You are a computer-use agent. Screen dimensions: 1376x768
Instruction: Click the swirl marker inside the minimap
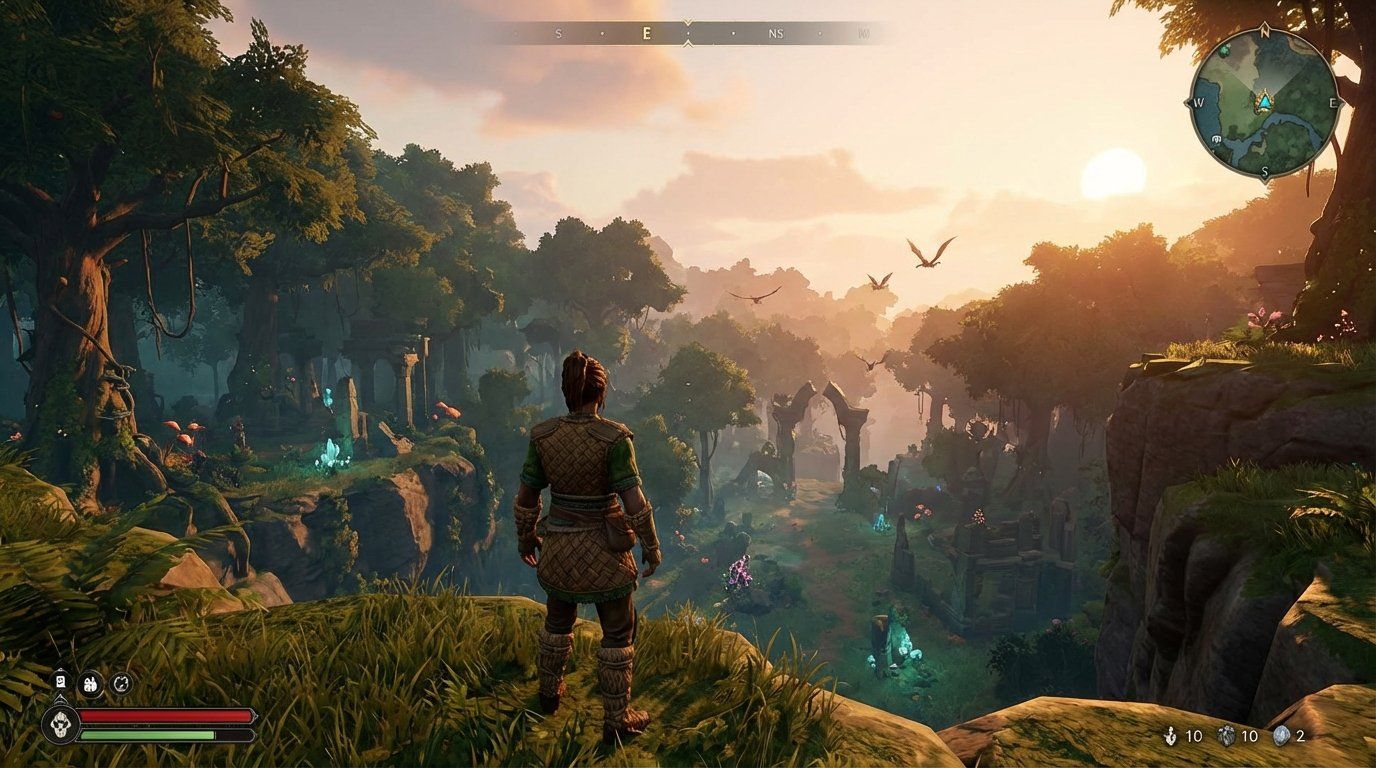tap(1216, 139)
